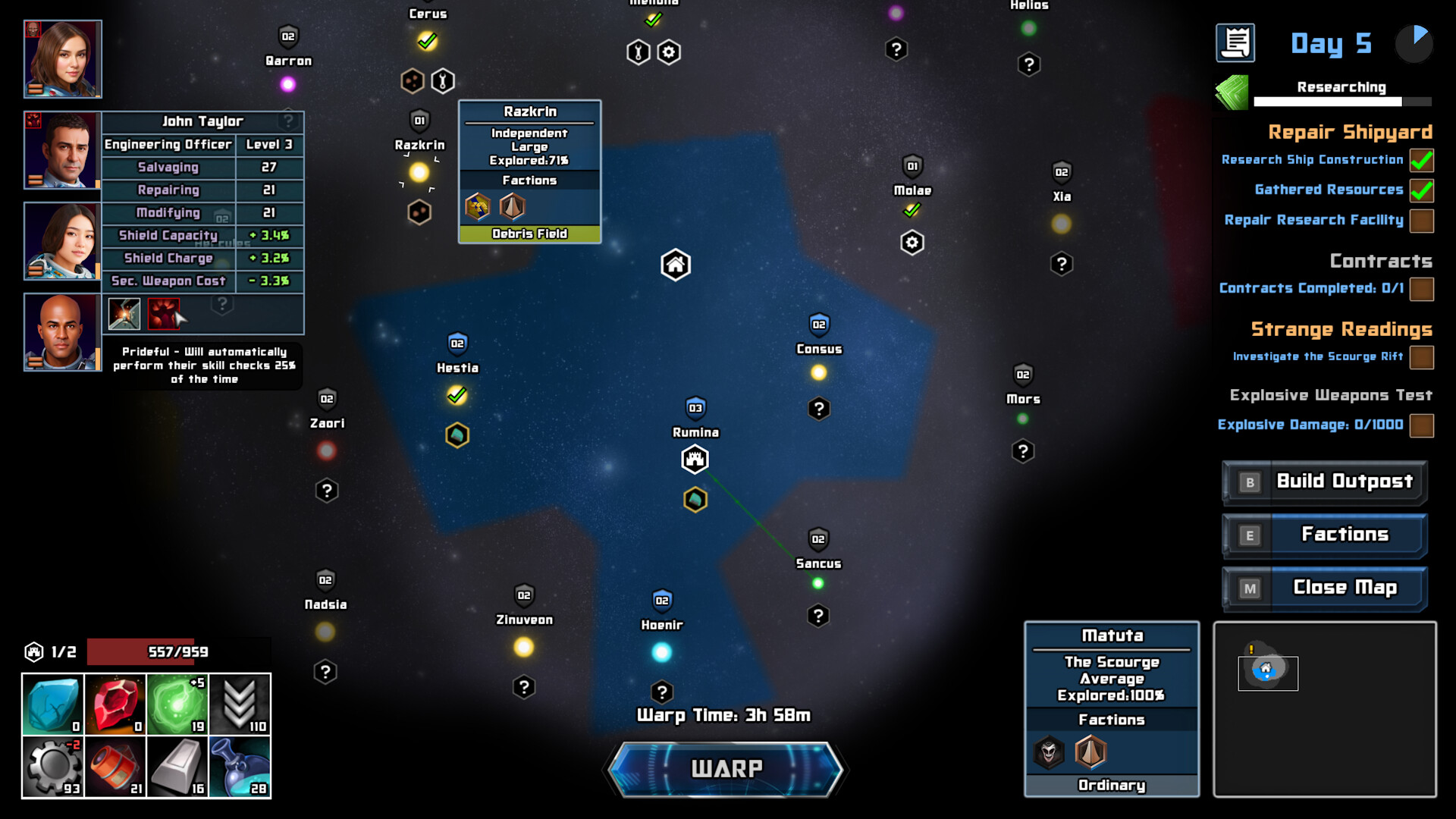This screenshot has width=1456, height=819.
Task: Click the blue crystal resource slot
Action: click(51, 704)
